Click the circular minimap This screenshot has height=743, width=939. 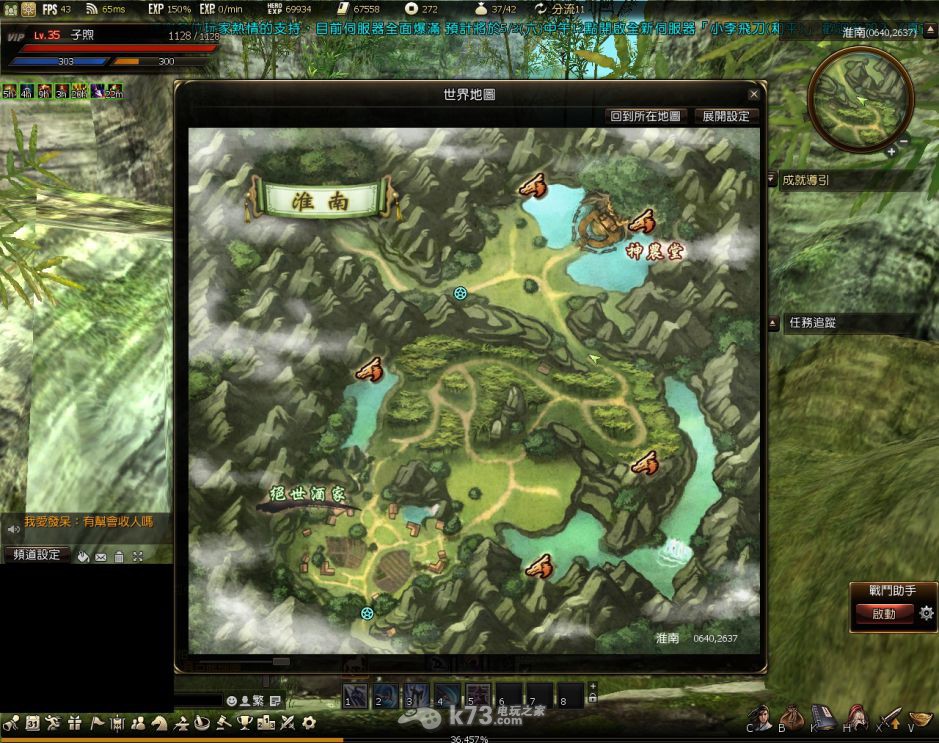coord(859,99)
